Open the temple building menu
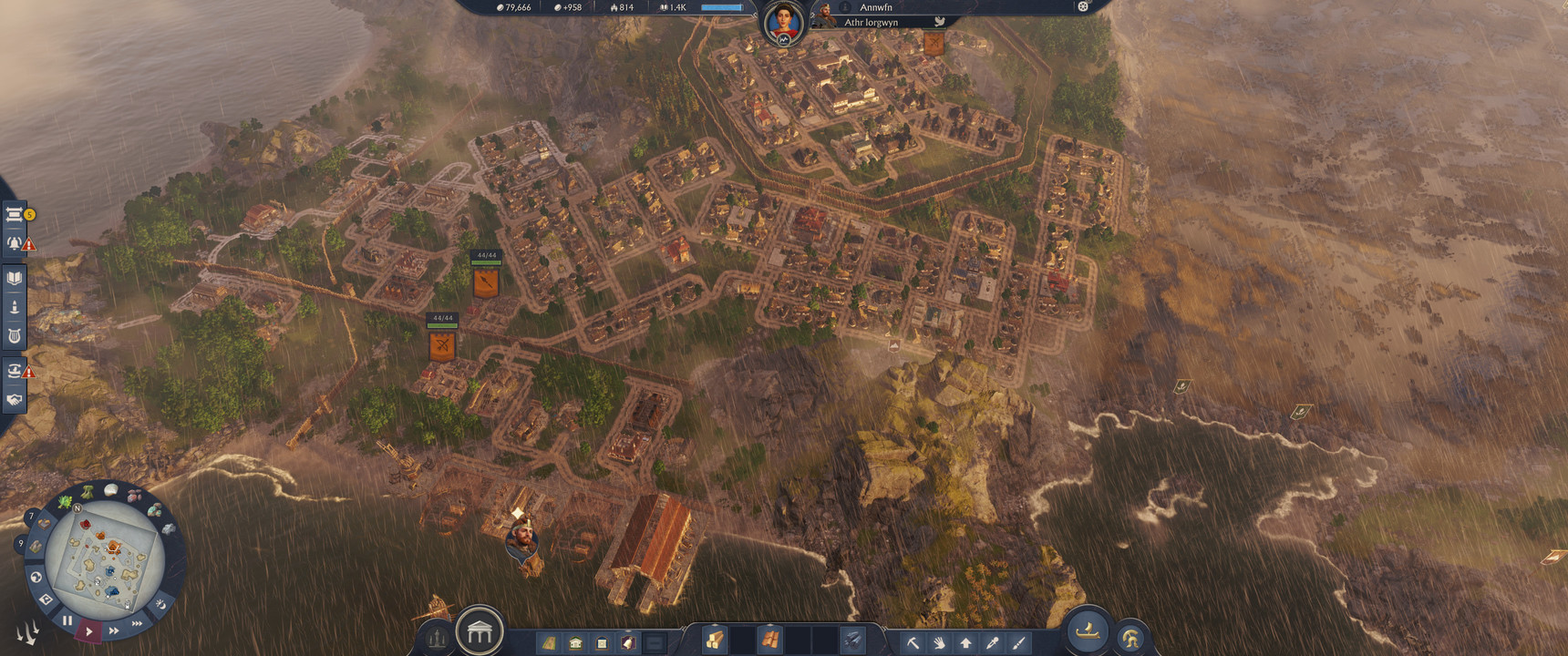Image resolution: width=1568 pixels, height=656 pixels. click(x=480, y=630)
